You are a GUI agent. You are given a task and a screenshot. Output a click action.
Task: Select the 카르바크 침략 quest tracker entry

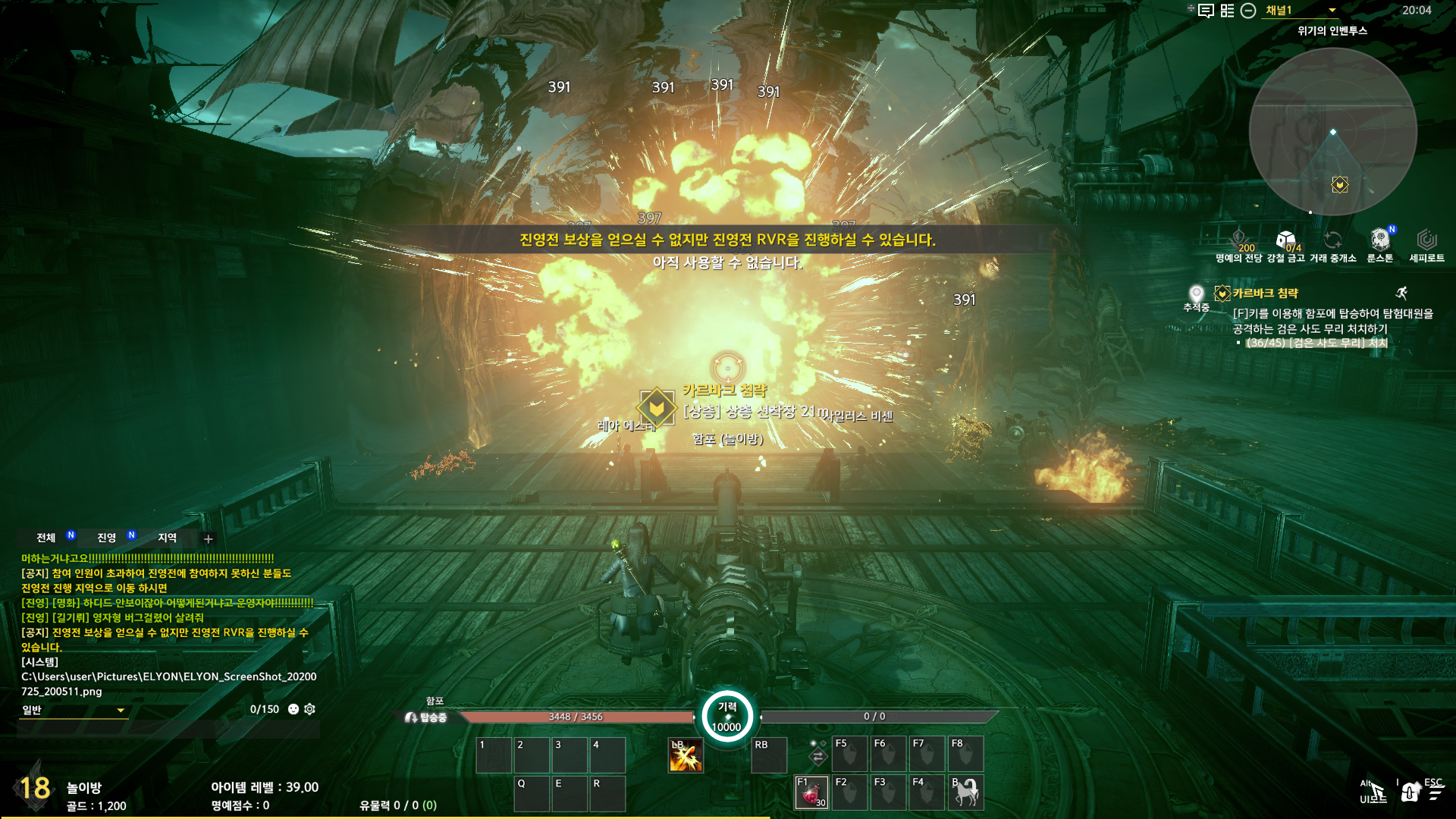(x=1265, y=293)
